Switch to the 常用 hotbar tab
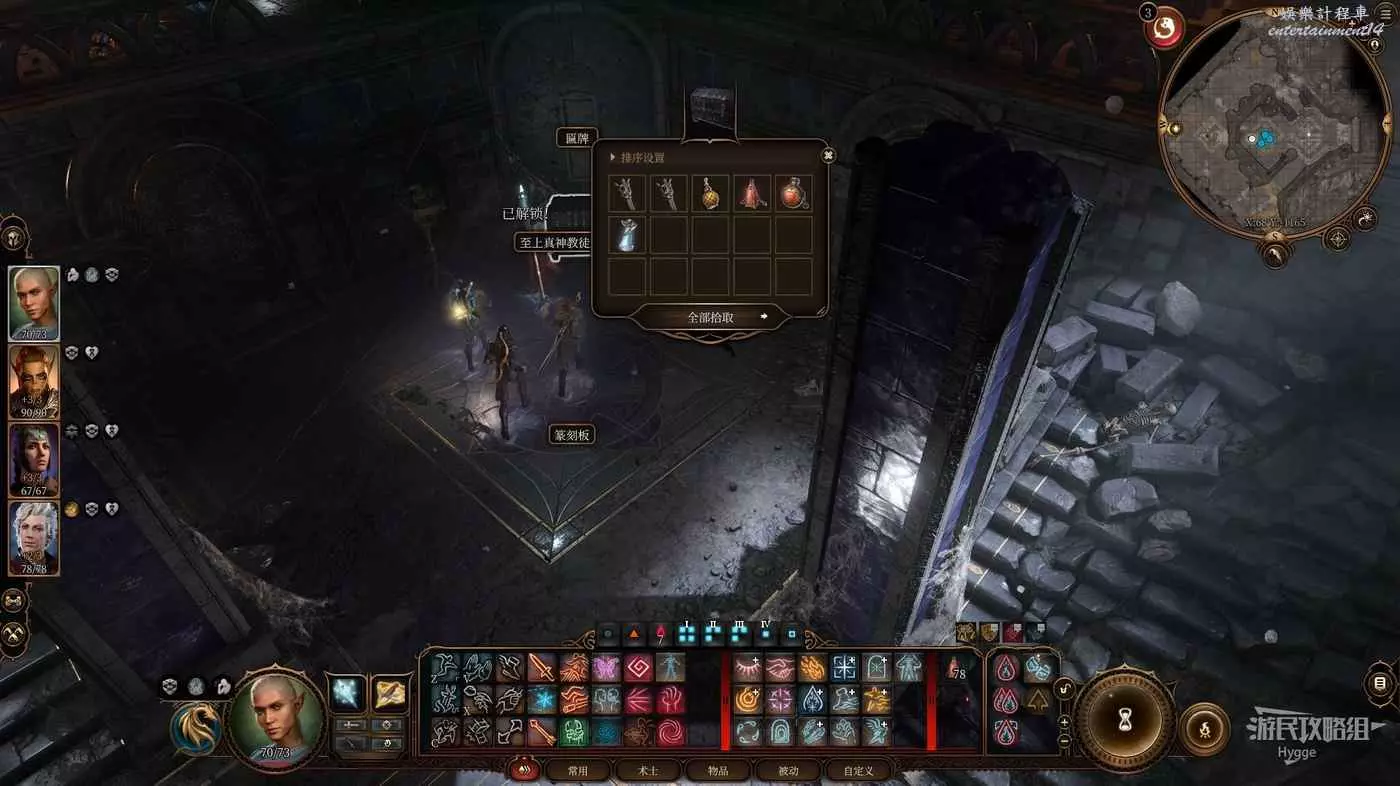 pos(578,771)
